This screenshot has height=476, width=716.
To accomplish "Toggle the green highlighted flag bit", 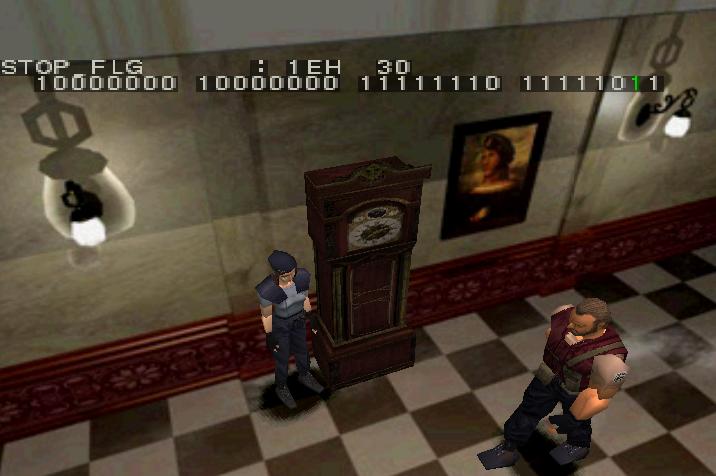I will click(636, 84).
